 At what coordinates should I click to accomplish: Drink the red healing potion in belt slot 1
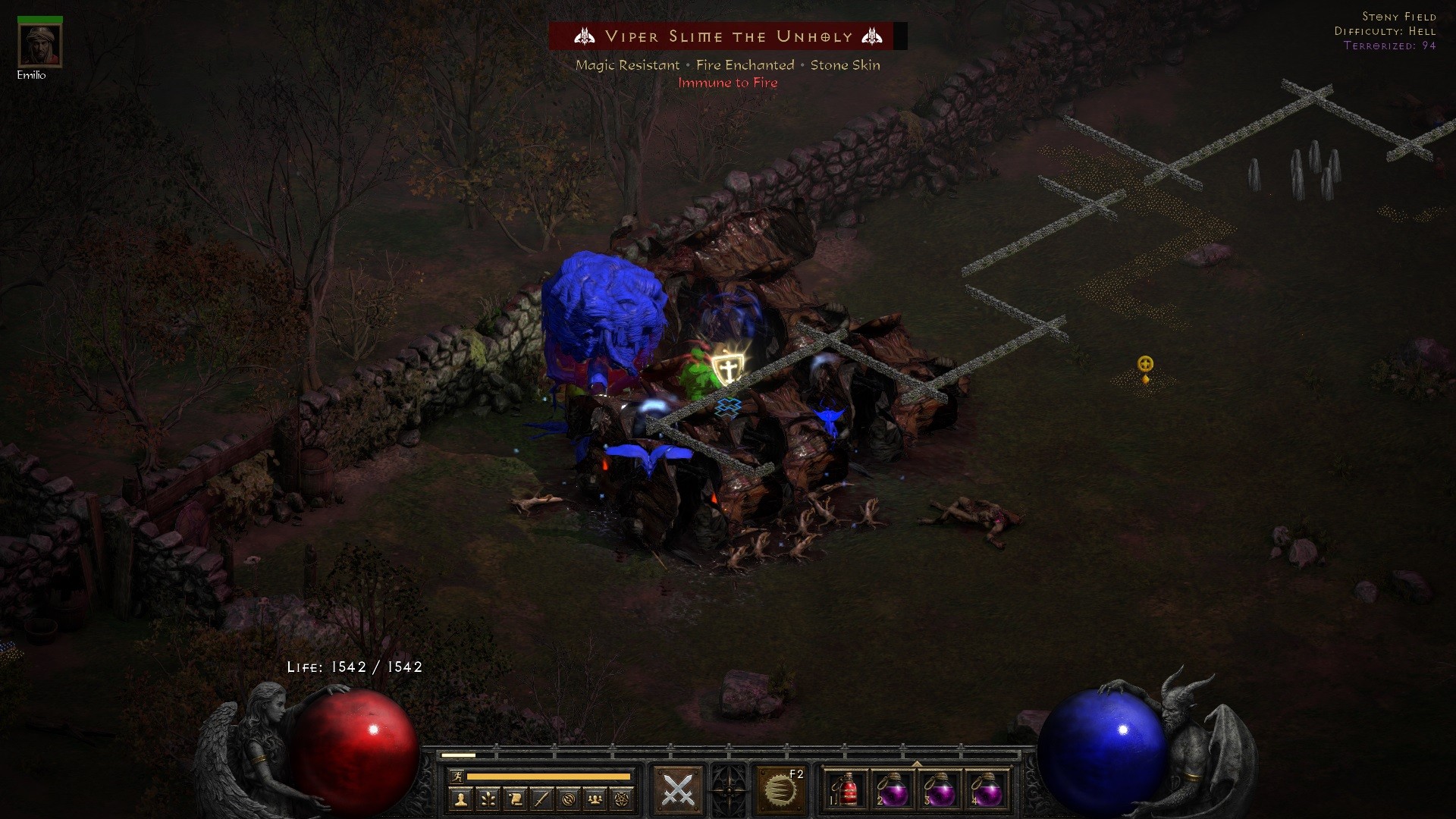coord(848,791)
